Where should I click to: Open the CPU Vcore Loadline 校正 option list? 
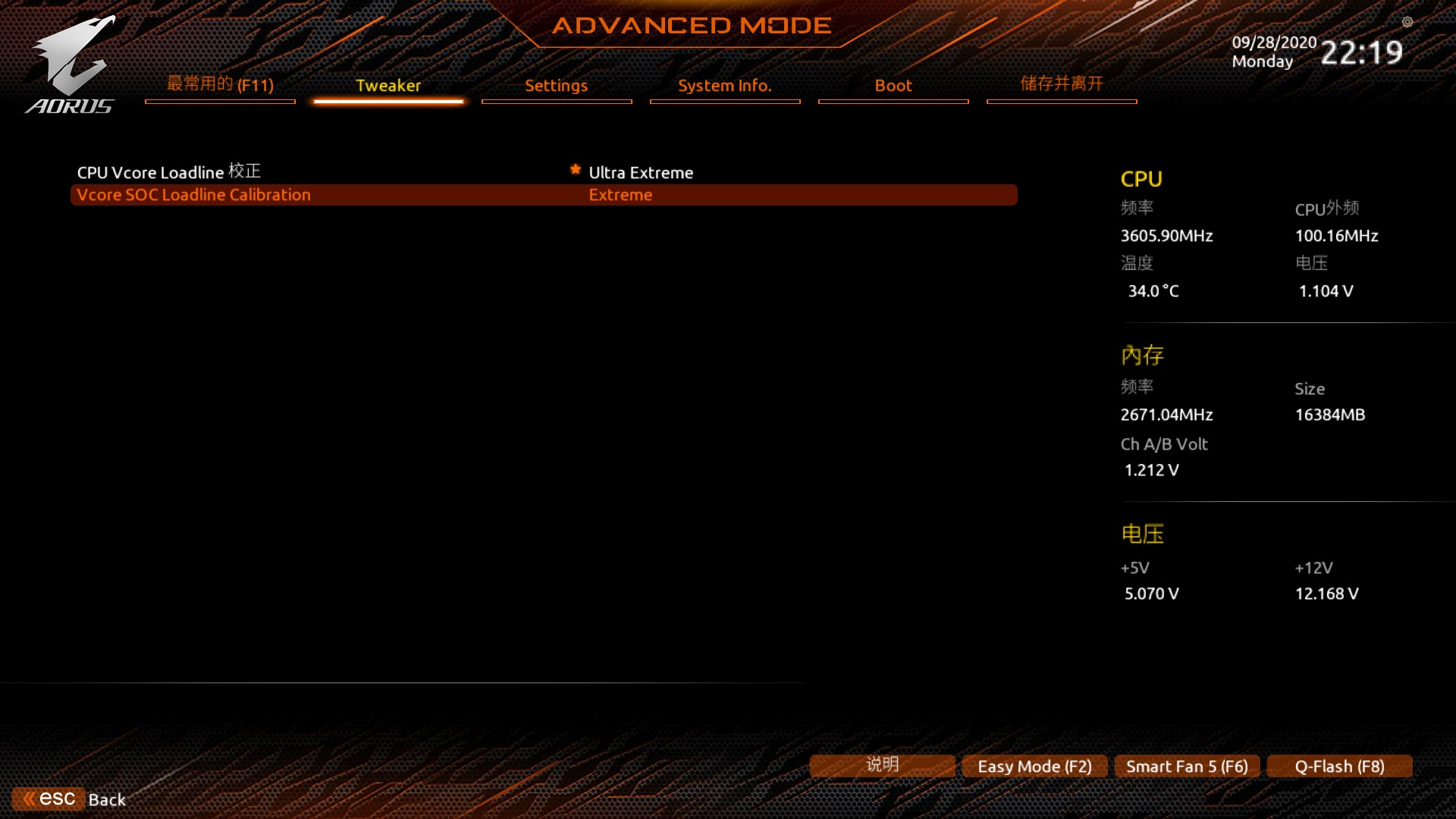(168, 171)
